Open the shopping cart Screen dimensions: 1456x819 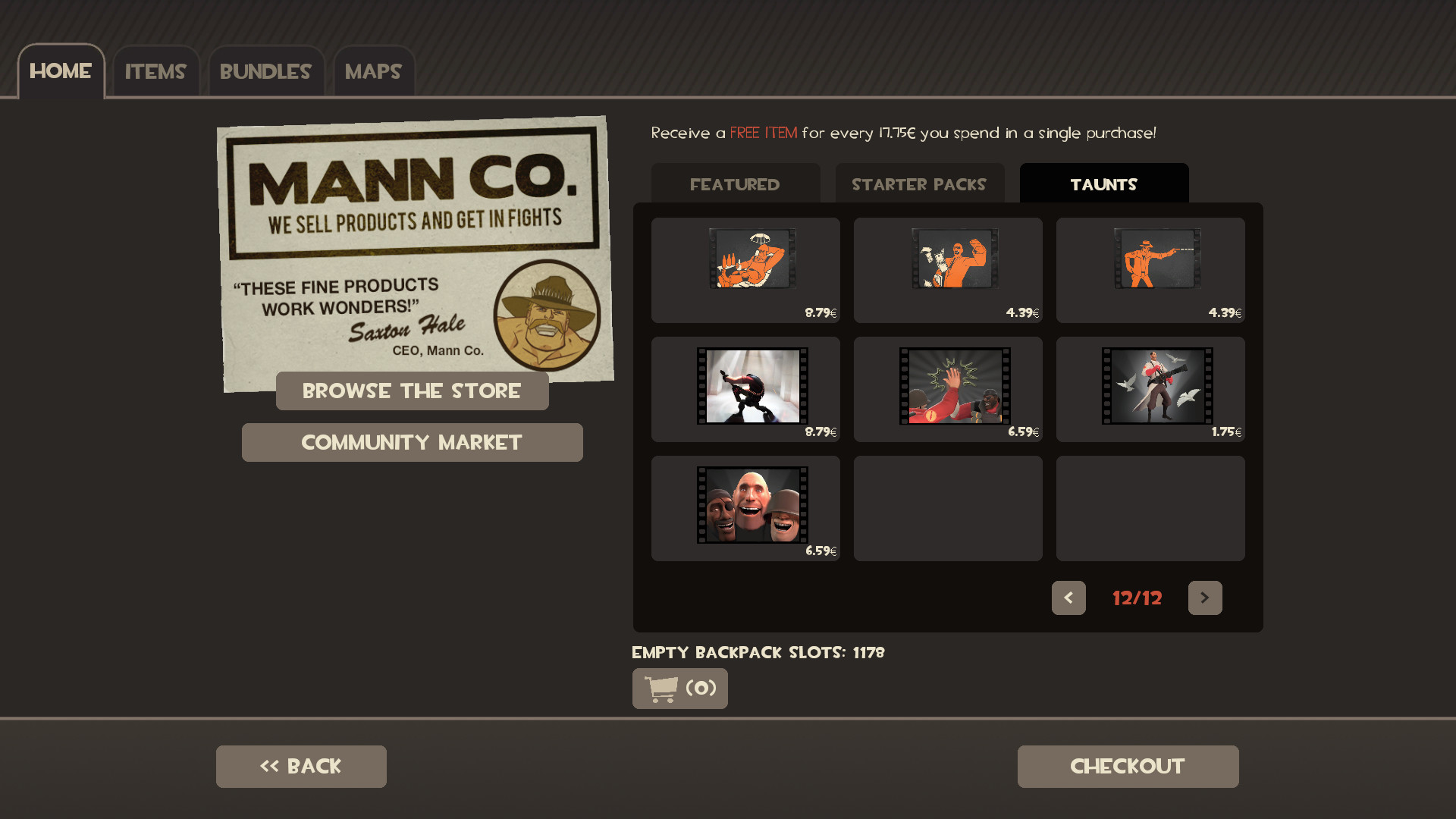679,689
